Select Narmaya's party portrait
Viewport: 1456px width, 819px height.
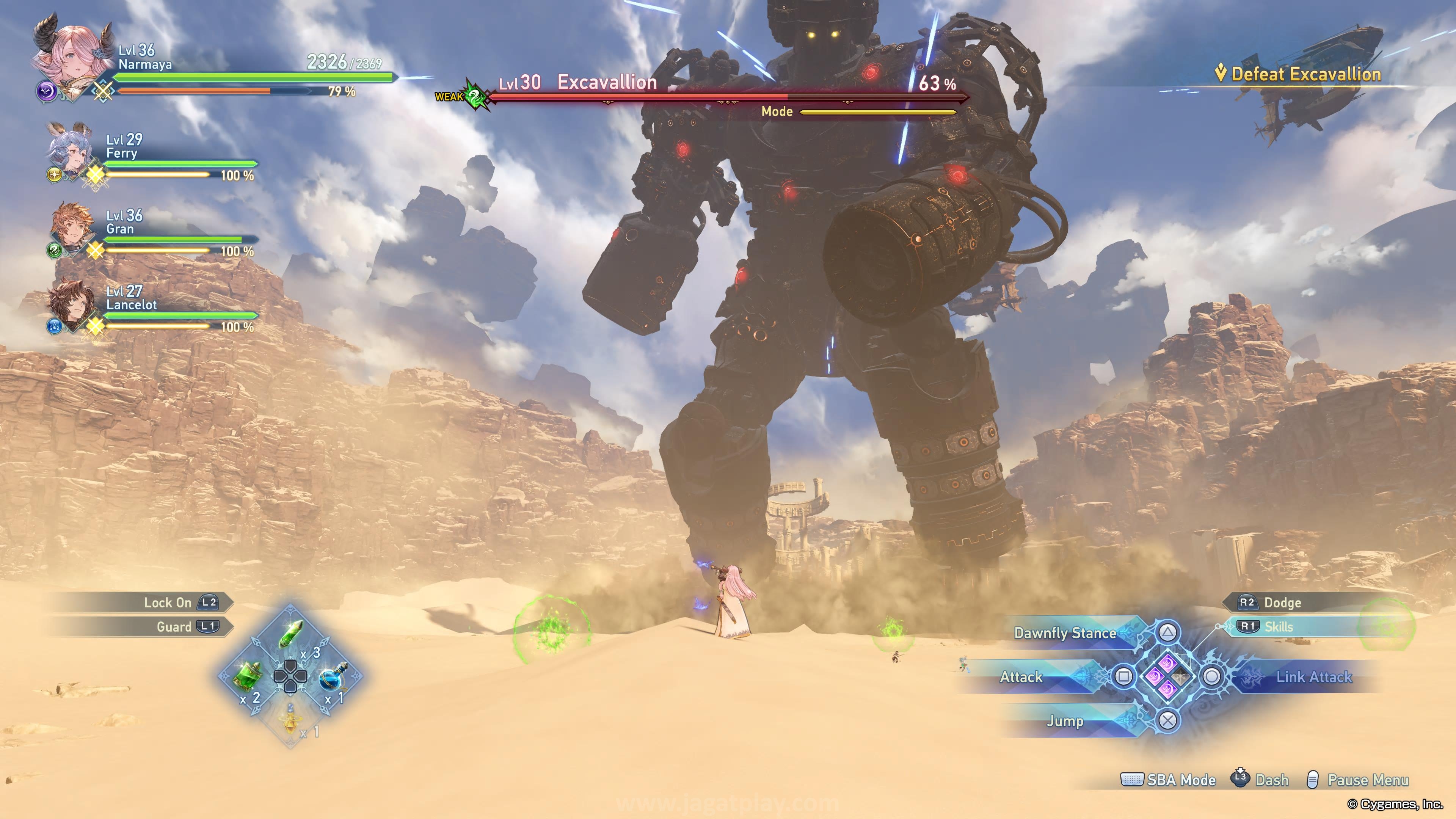pyautogui.click(x=71, y=56)
